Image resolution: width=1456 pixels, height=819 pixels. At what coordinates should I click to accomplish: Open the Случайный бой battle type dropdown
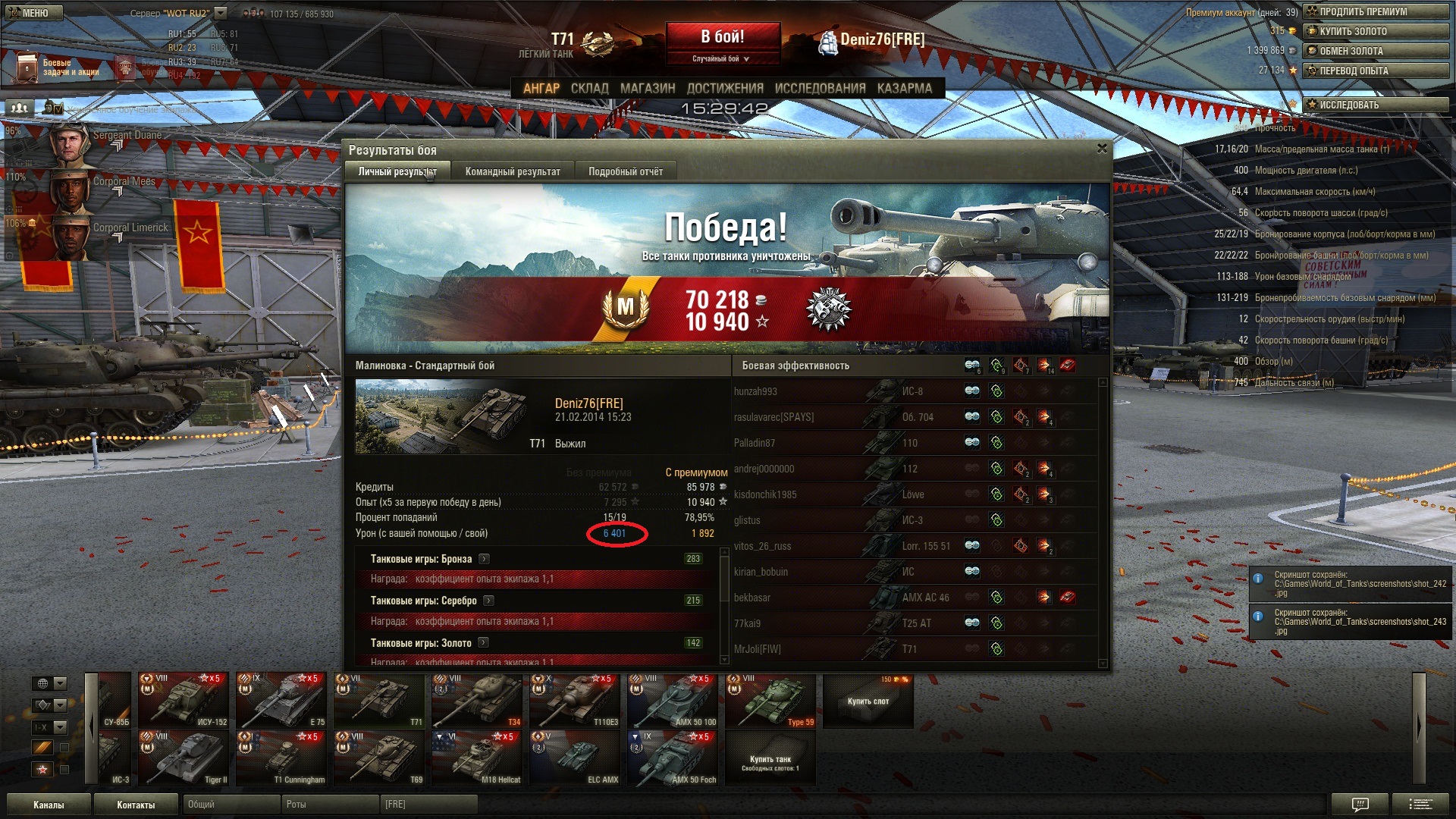721,58
